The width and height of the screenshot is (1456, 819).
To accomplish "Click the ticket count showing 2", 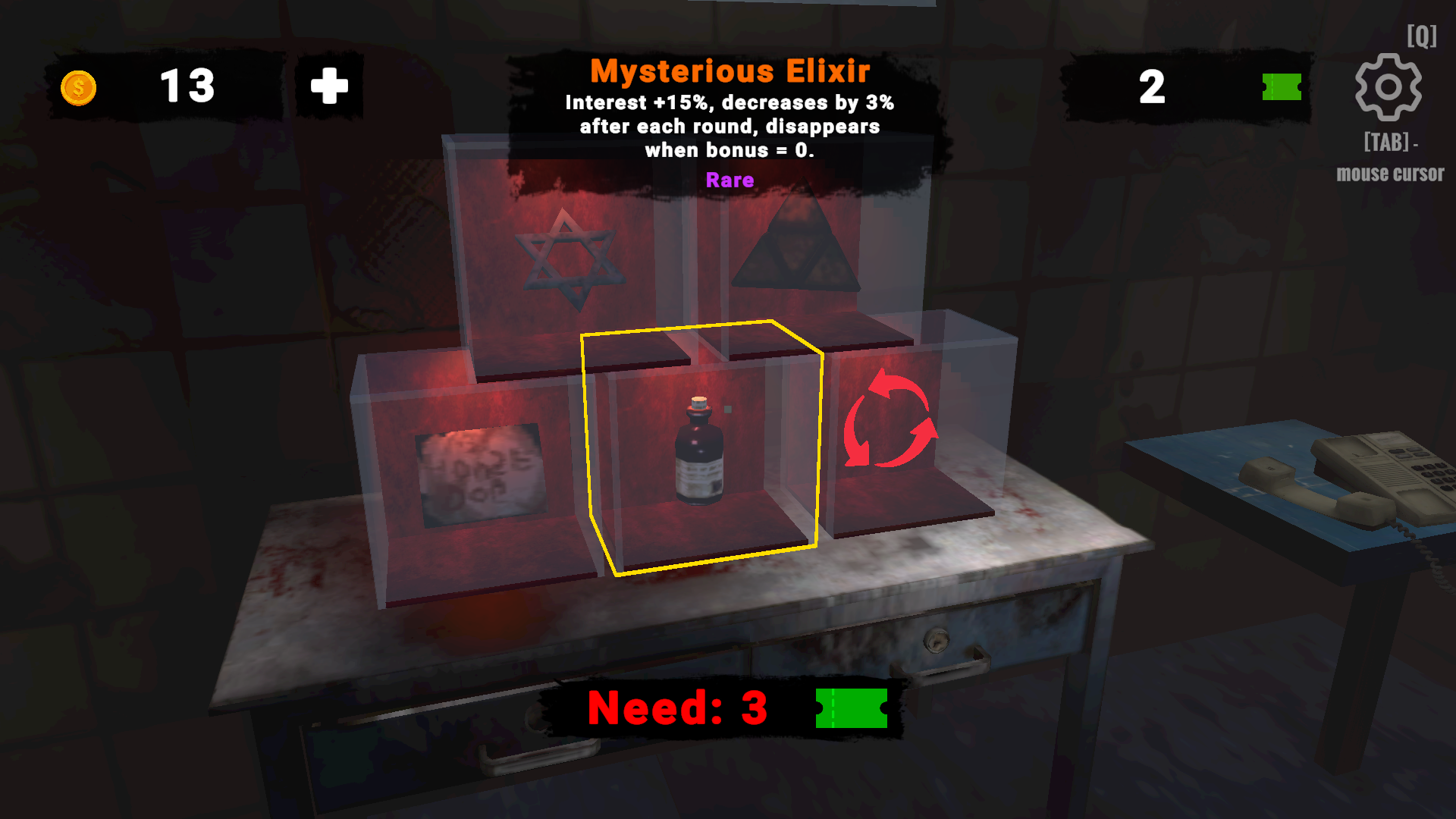I will (x=1153, y=87).
